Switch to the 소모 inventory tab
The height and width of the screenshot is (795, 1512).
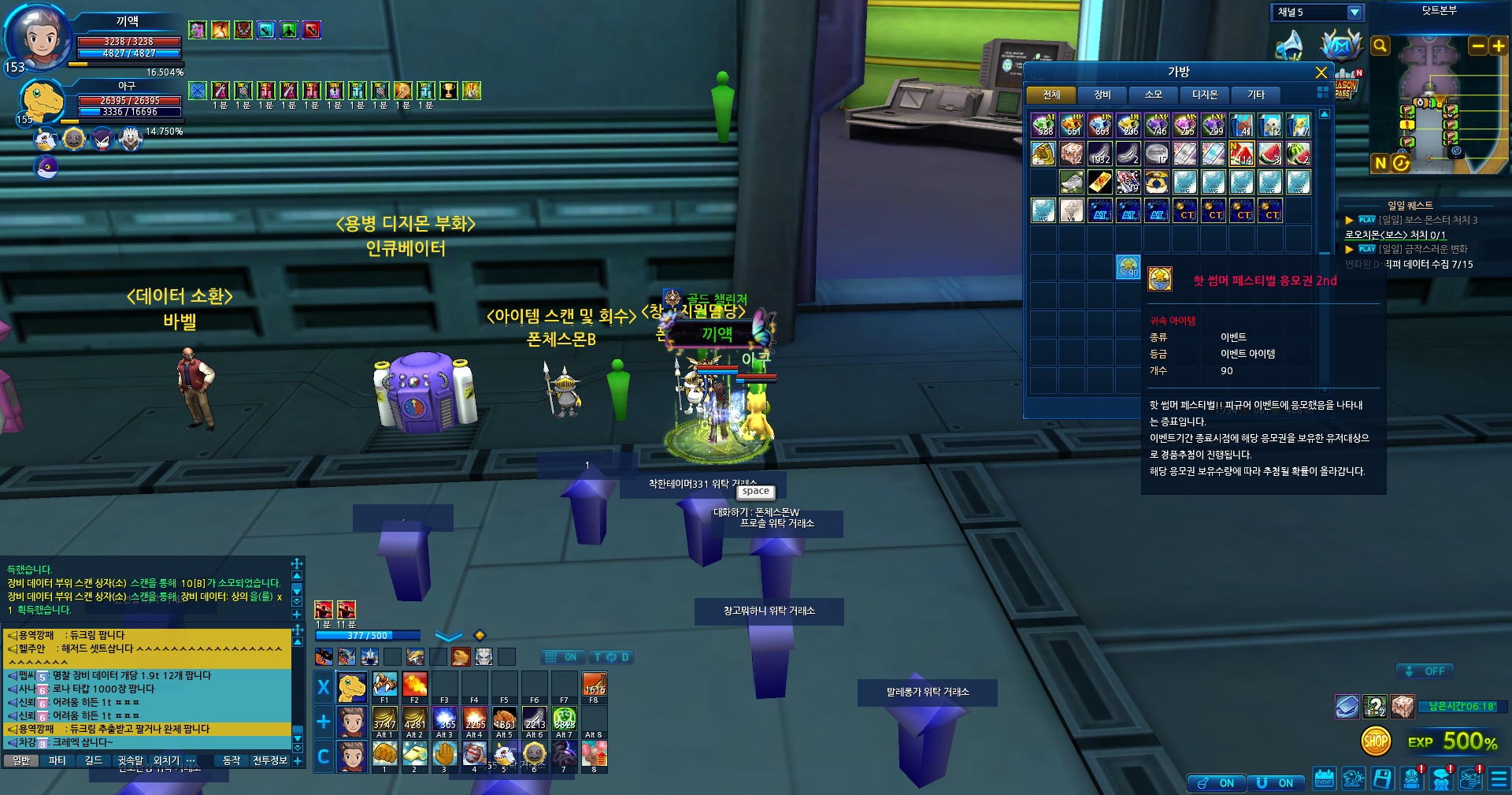1153,95
